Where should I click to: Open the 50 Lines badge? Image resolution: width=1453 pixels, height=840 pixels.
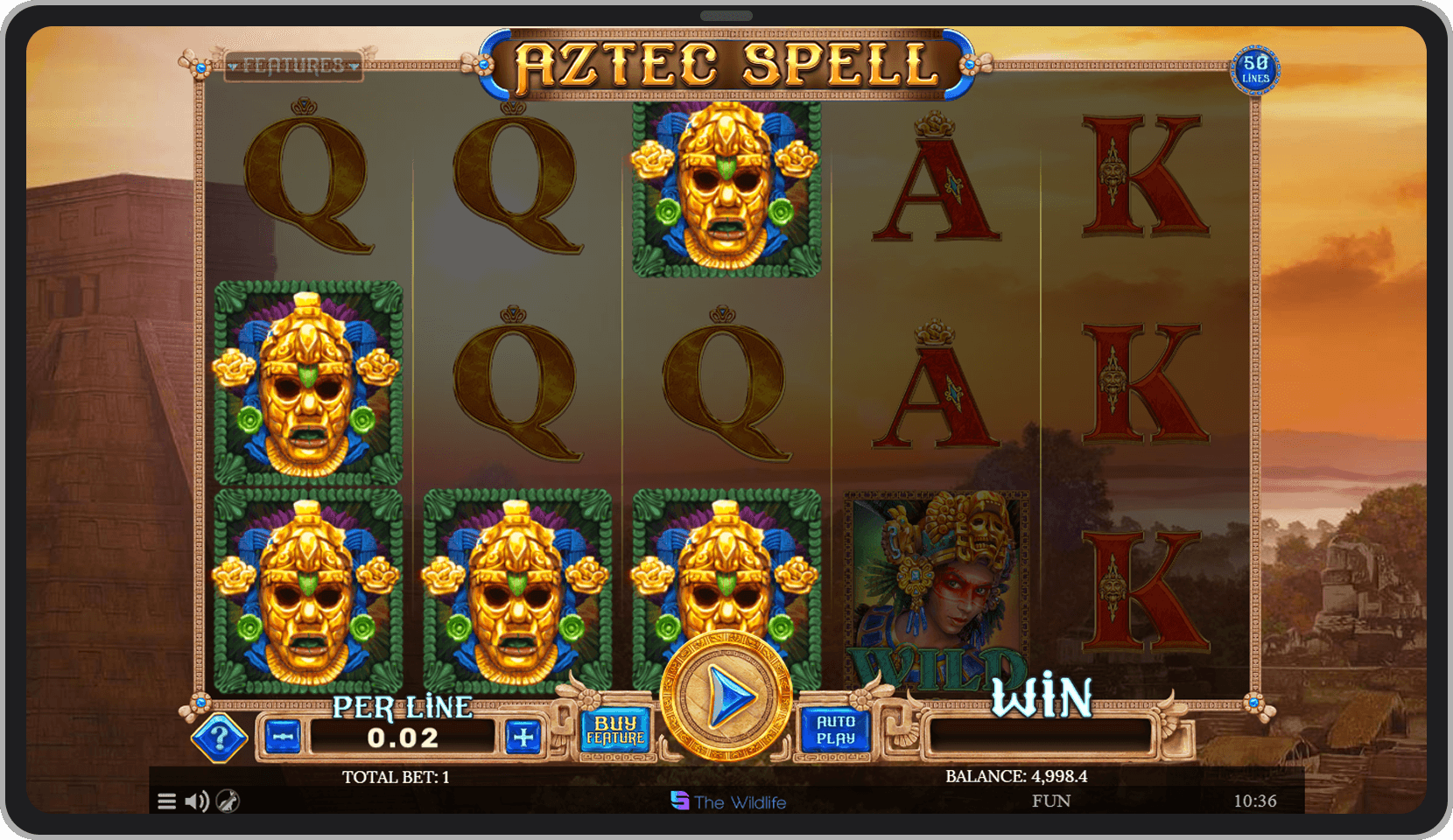click(1255, 70)
